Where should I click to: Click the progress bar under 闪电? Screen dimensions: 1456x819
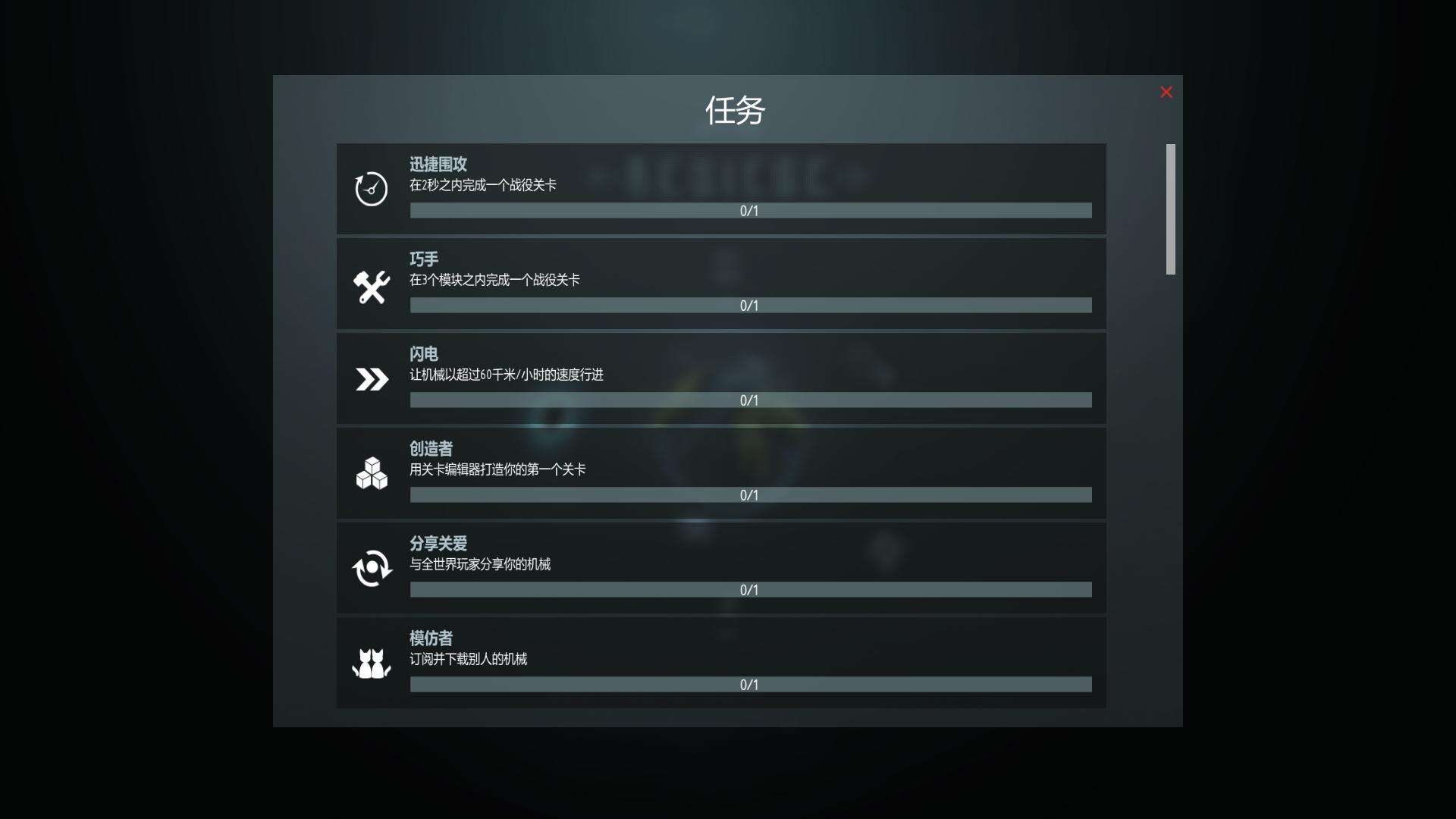click(750, 400)
